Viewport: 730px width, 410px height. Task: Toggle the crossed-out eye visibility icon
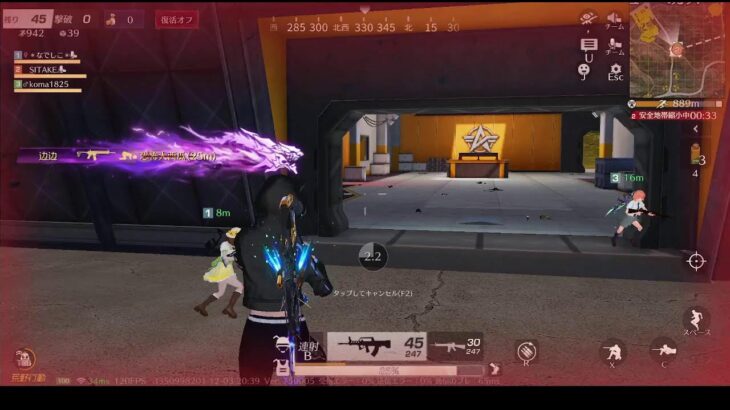pyautogui.click(x=588, y=19)
